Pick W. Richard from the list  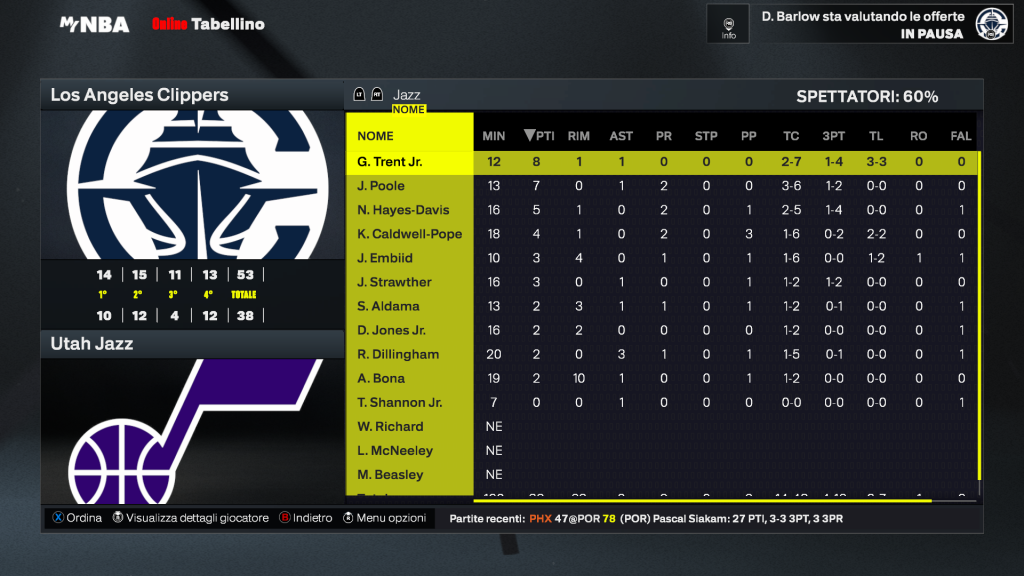(390, 426)
